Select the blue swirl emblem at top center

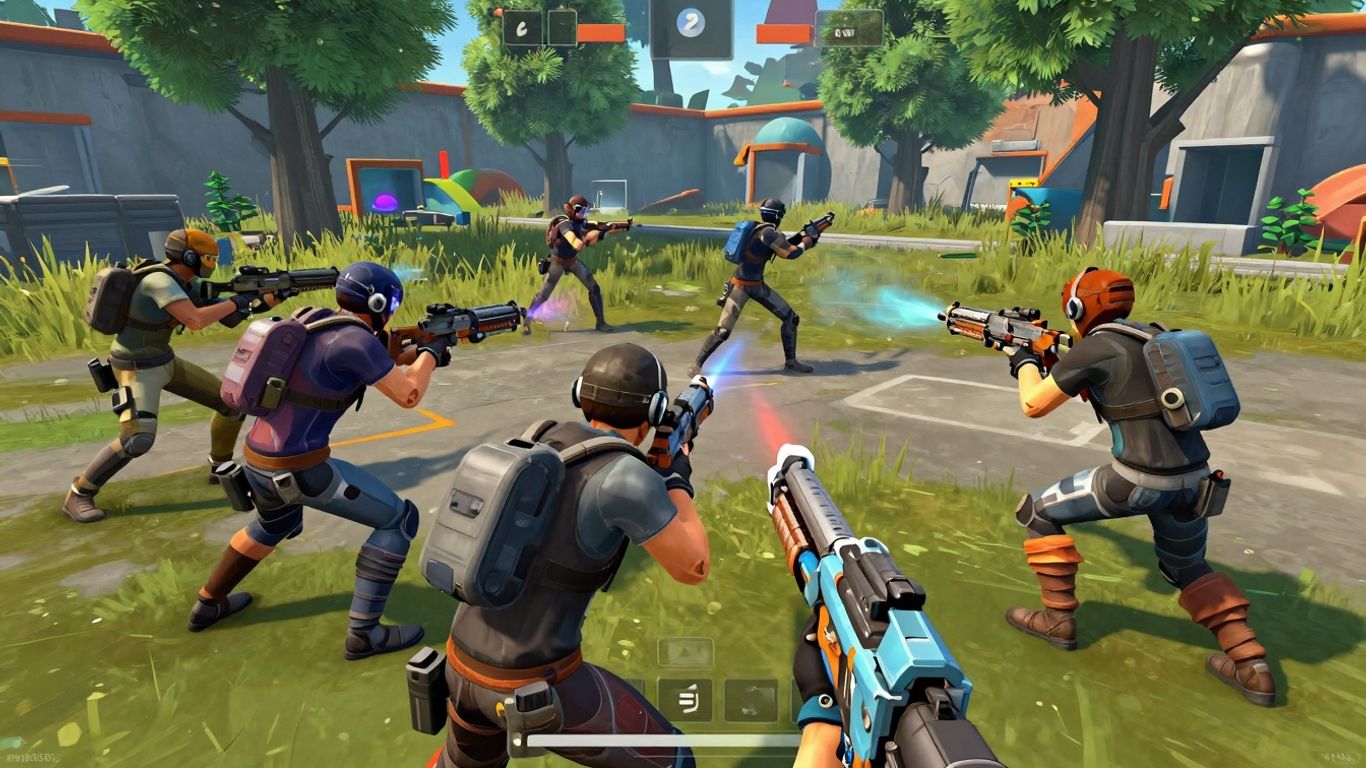[689, 23]
